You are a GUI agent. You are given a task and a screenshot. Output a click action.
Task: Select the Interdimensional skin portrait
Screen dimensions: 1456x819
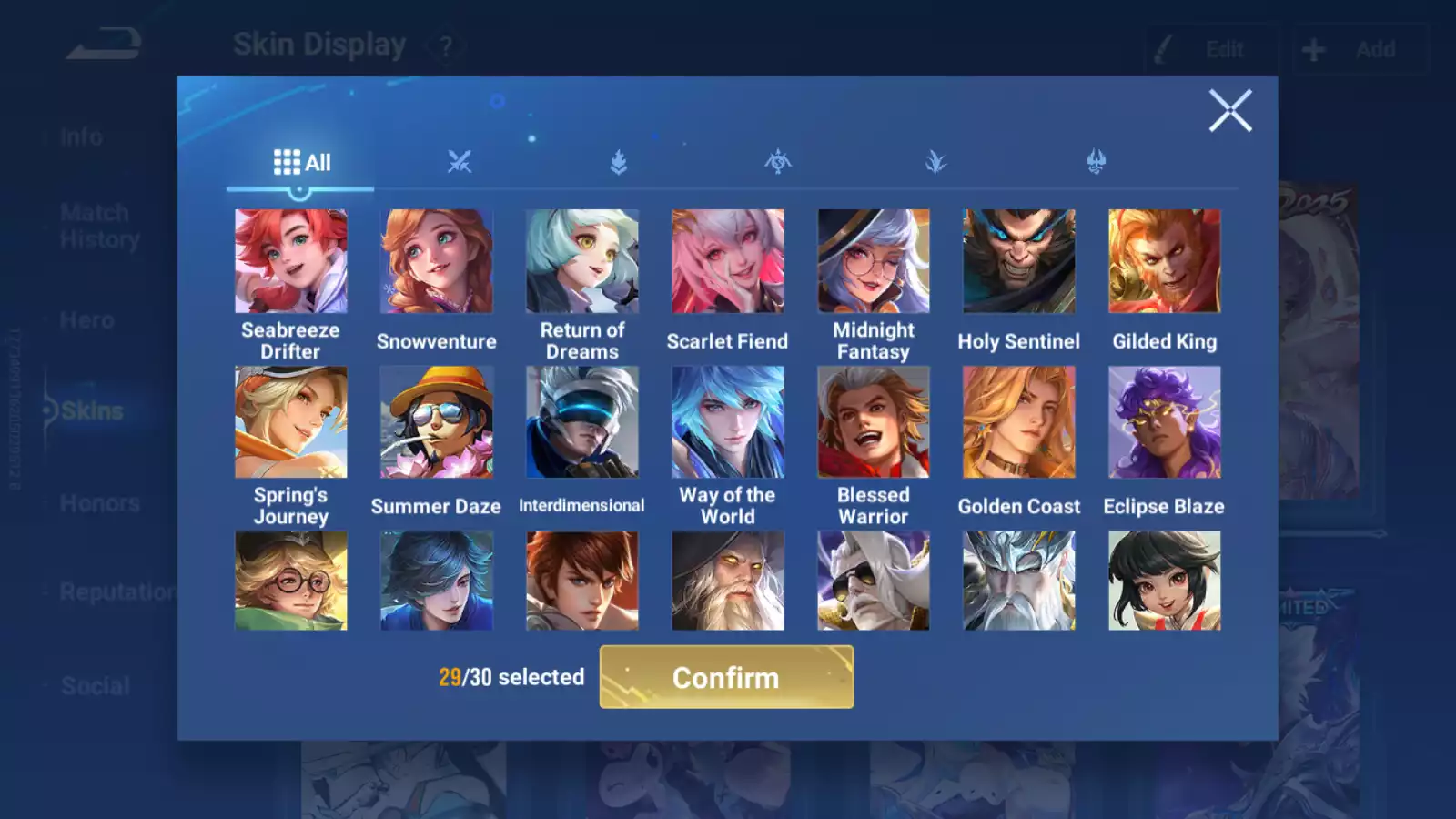pos(581,422)
